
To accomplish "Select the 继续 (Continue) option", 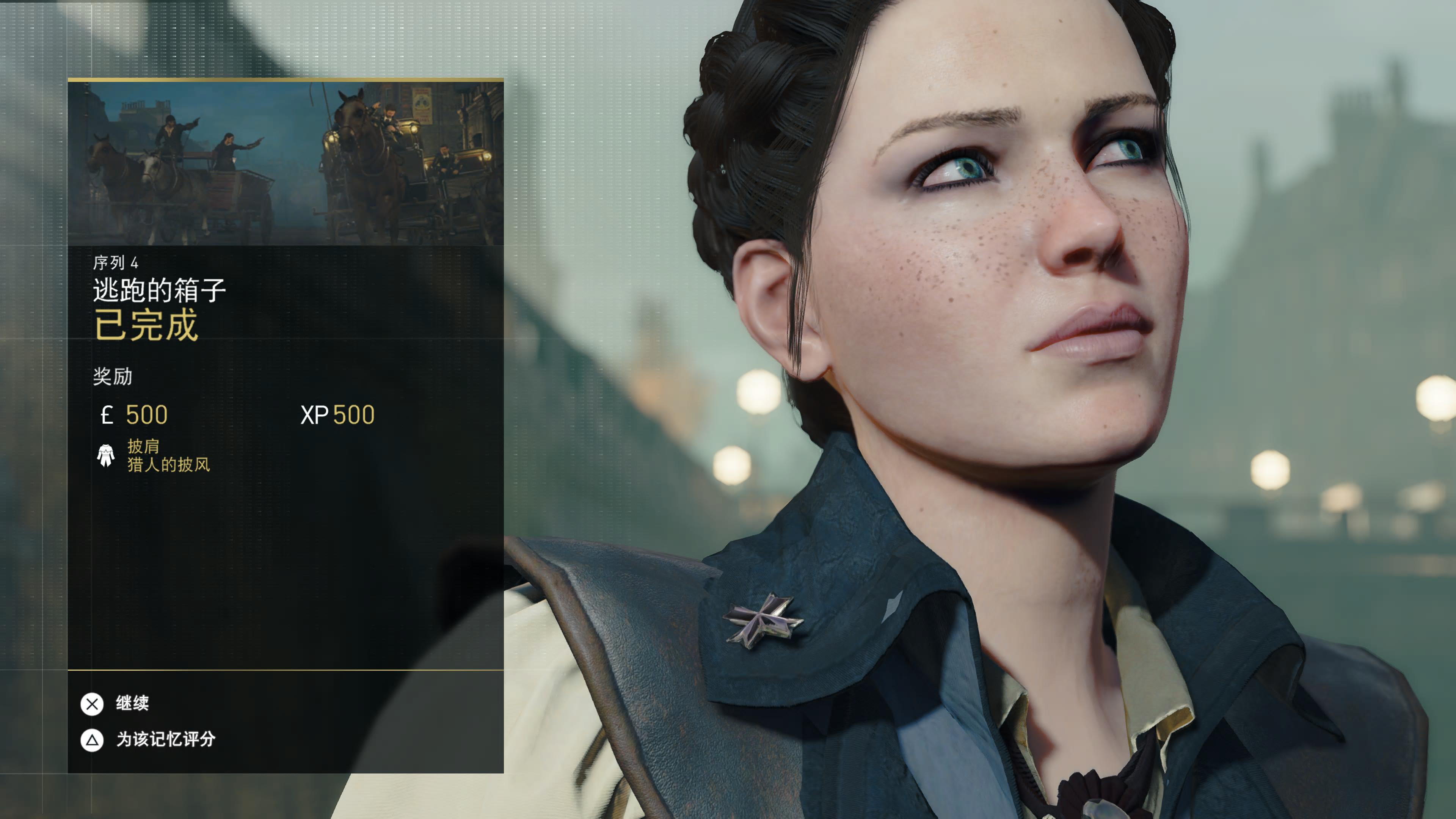I will [x=131, y=704].
